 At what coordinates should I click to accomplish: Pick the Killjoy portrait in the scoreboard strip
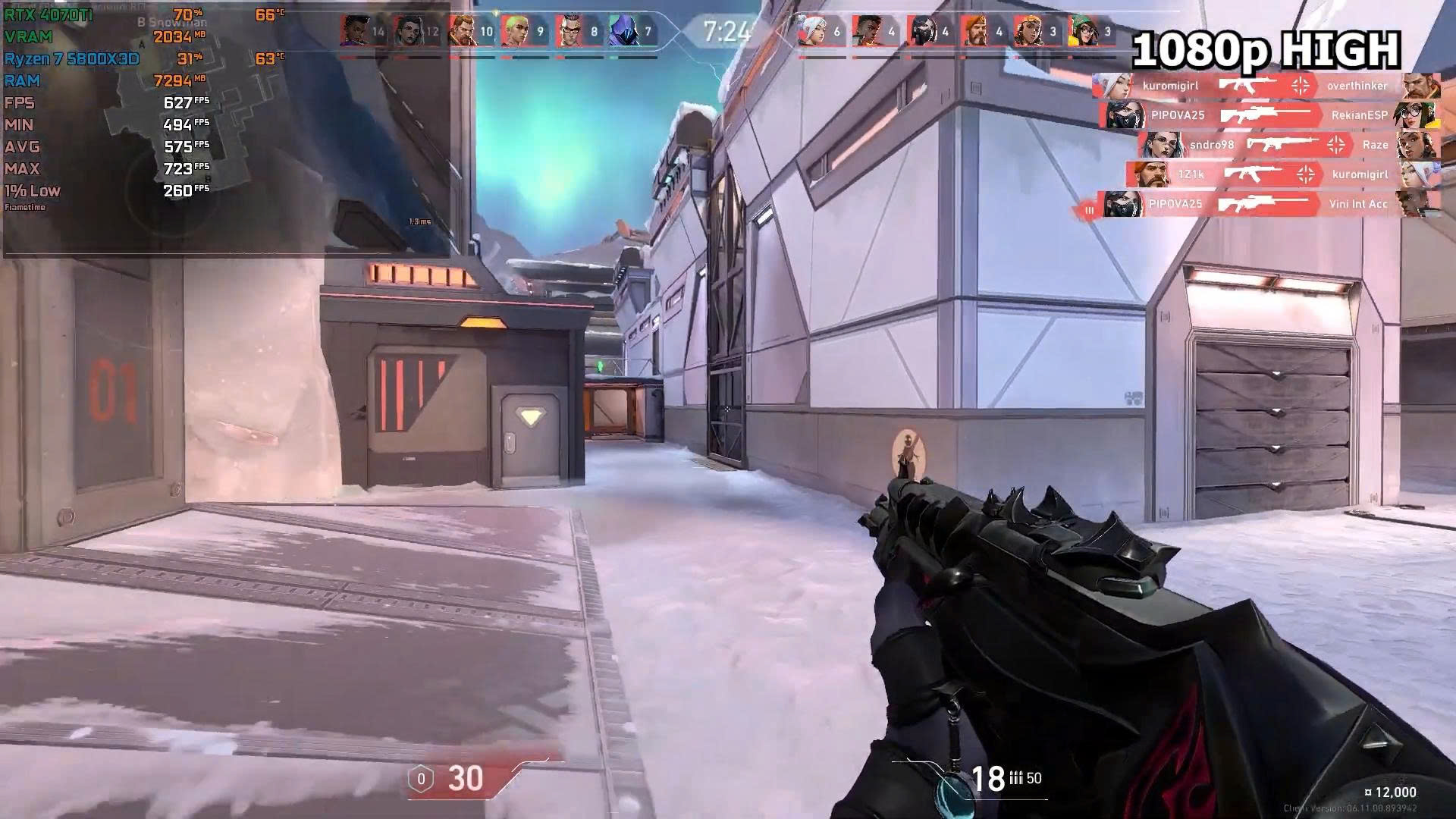click(x=1083, y=32)
